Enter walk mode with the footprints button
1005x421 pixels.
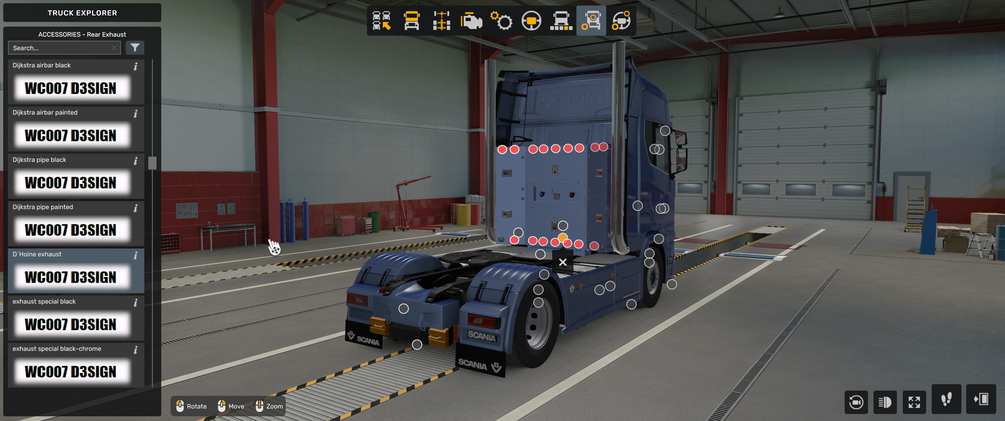946,399
